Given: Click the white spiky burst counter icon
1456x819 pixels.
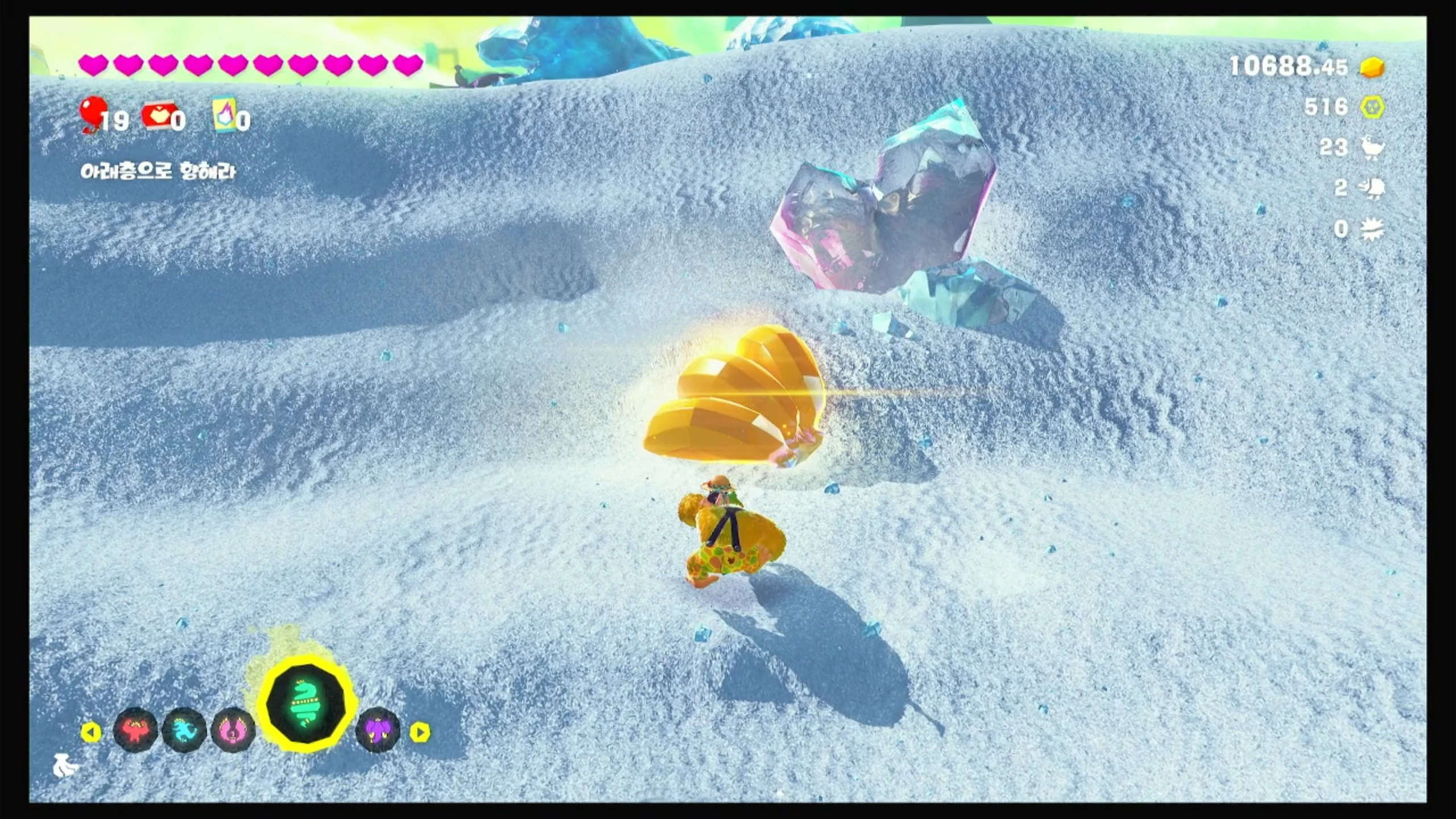Looking at the screenshot, I should pyautogui.click(x=1372, y=229).
